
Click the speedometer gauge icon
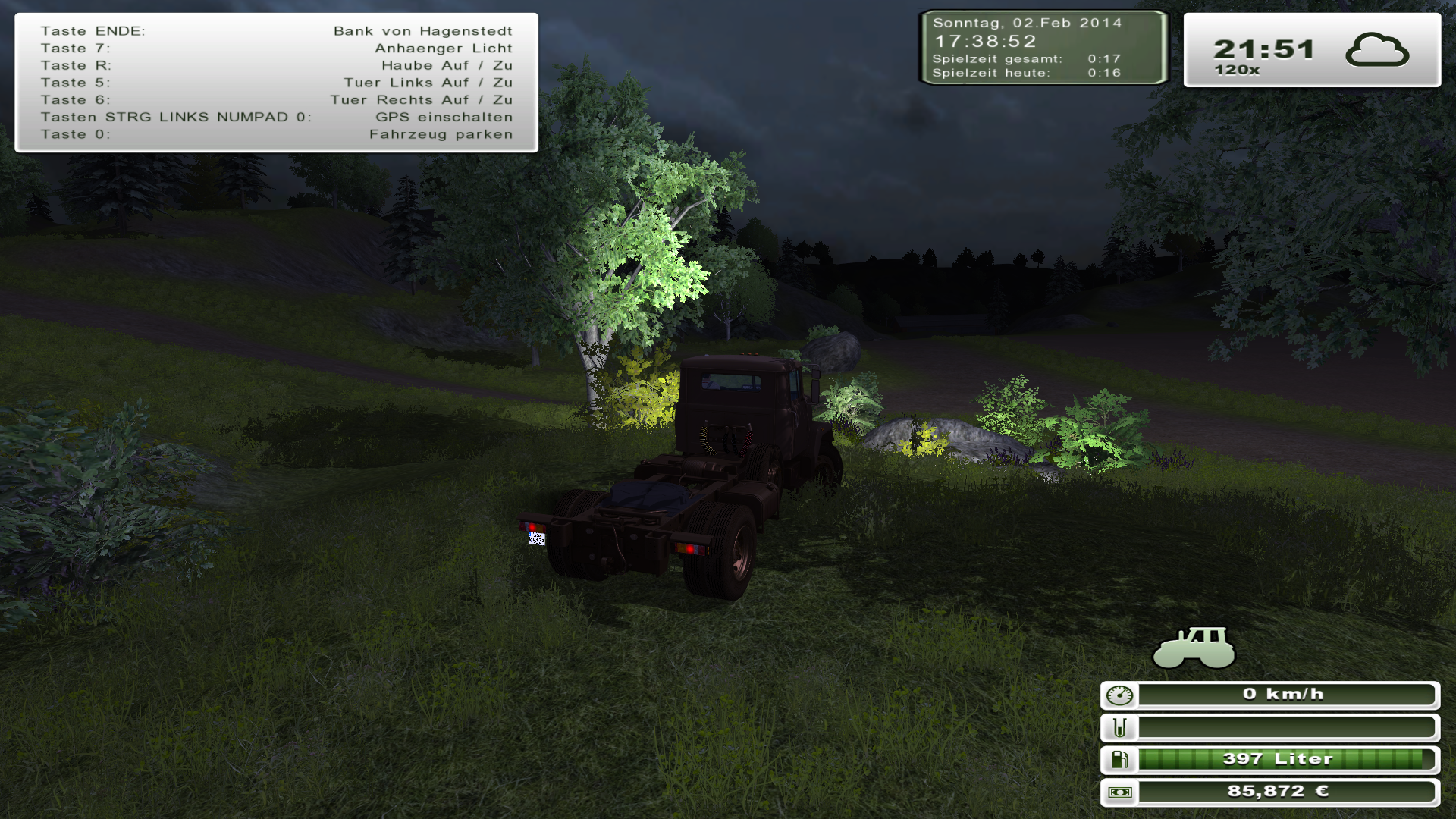(x=1120, y=695)
